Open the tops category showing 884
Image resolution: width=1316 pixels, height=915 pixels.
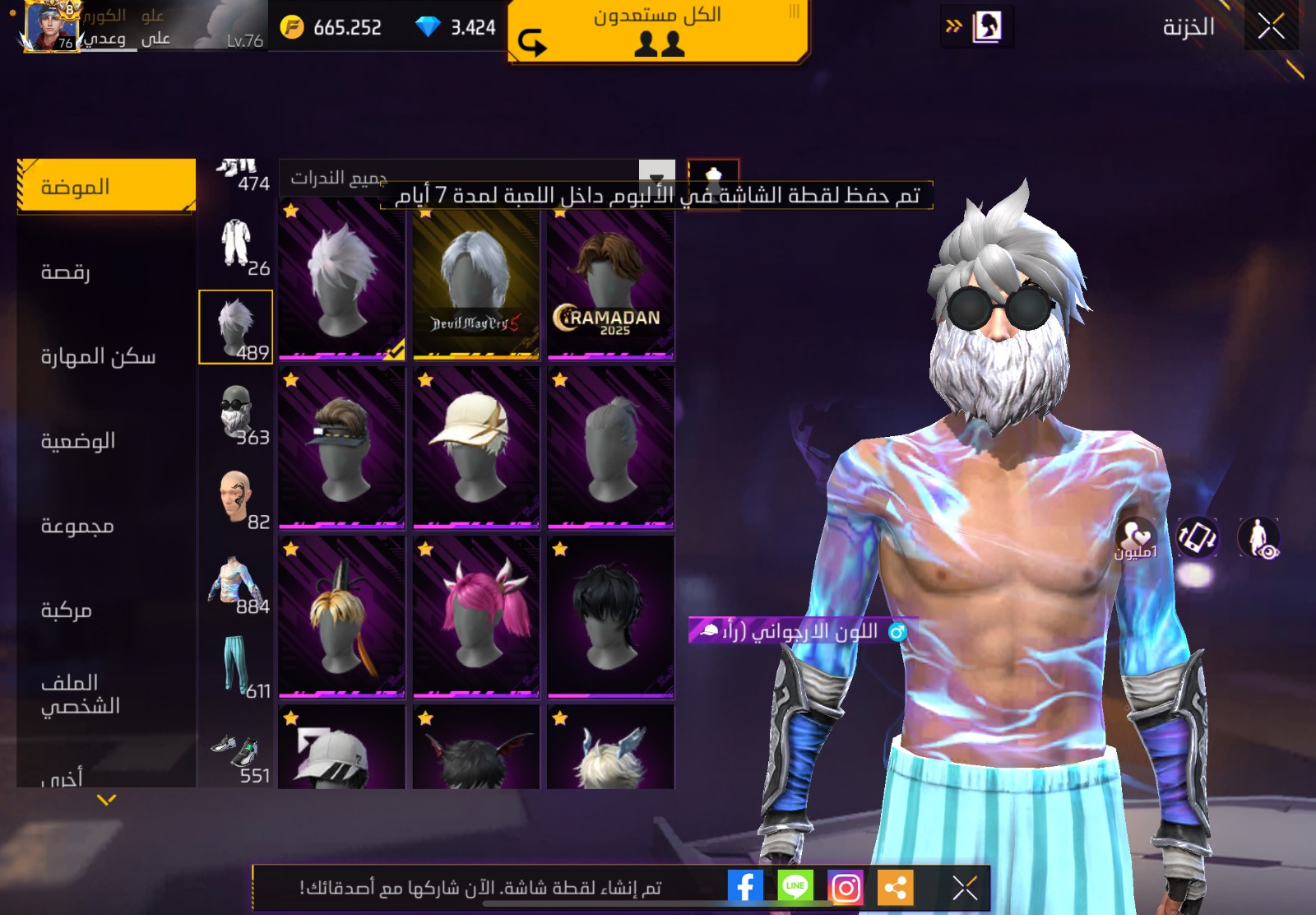pos(236,581)
